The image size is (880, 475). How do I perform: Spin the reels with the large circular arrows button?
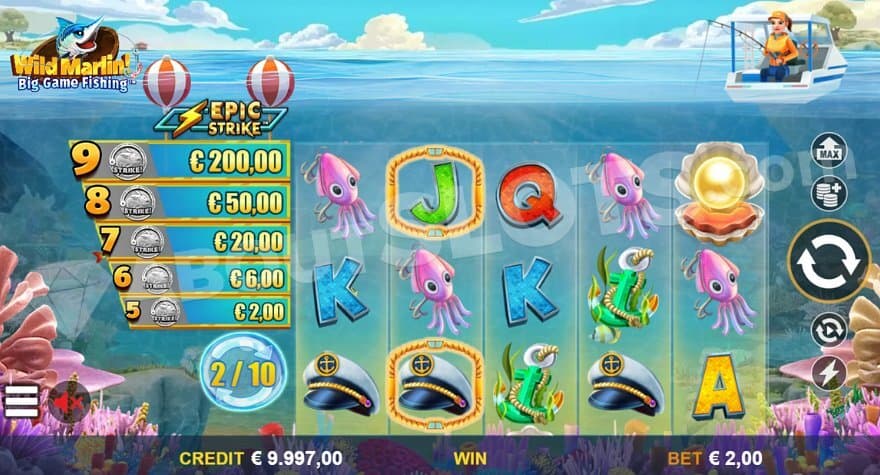coord(829,261)
